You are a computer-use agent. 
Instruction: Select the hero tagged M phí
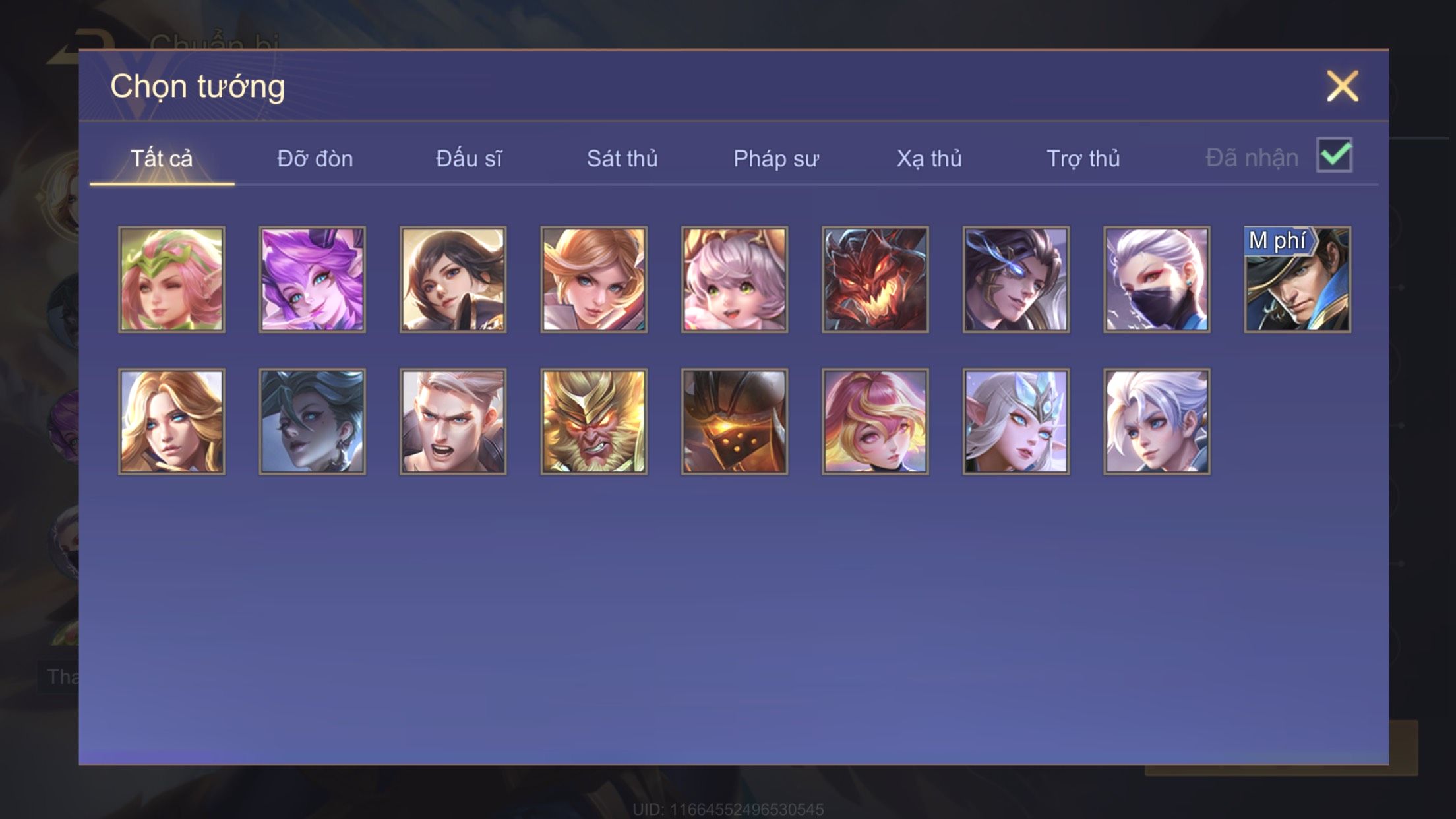coord(1297,280)
